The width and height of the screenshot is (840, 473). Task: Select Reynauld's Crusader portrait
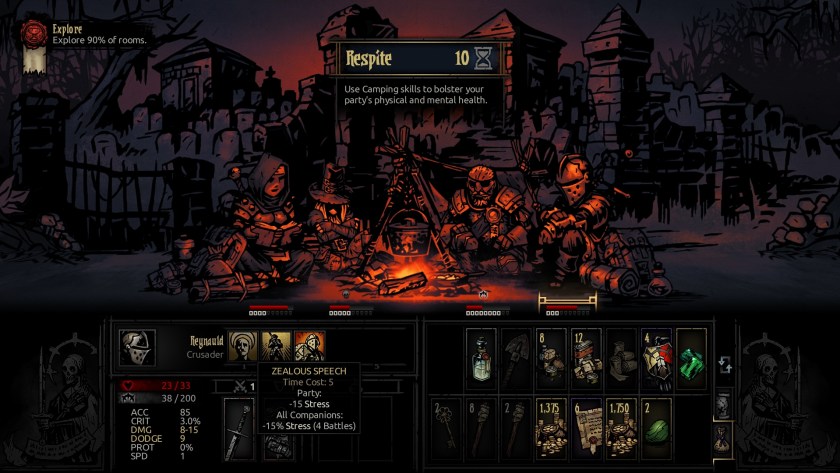click(138, 347)
